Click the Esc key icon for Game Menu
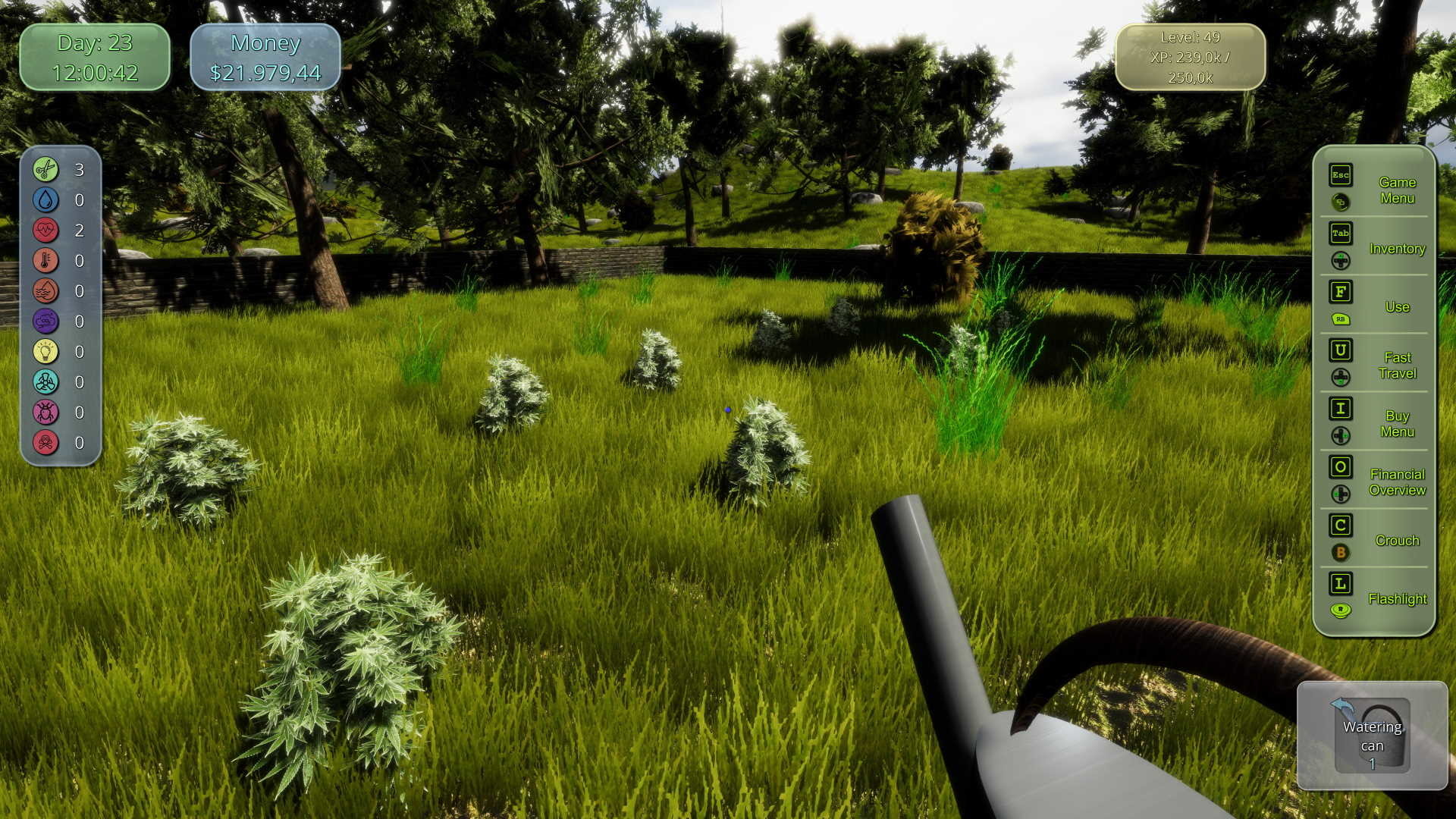 click(1340, 175)
